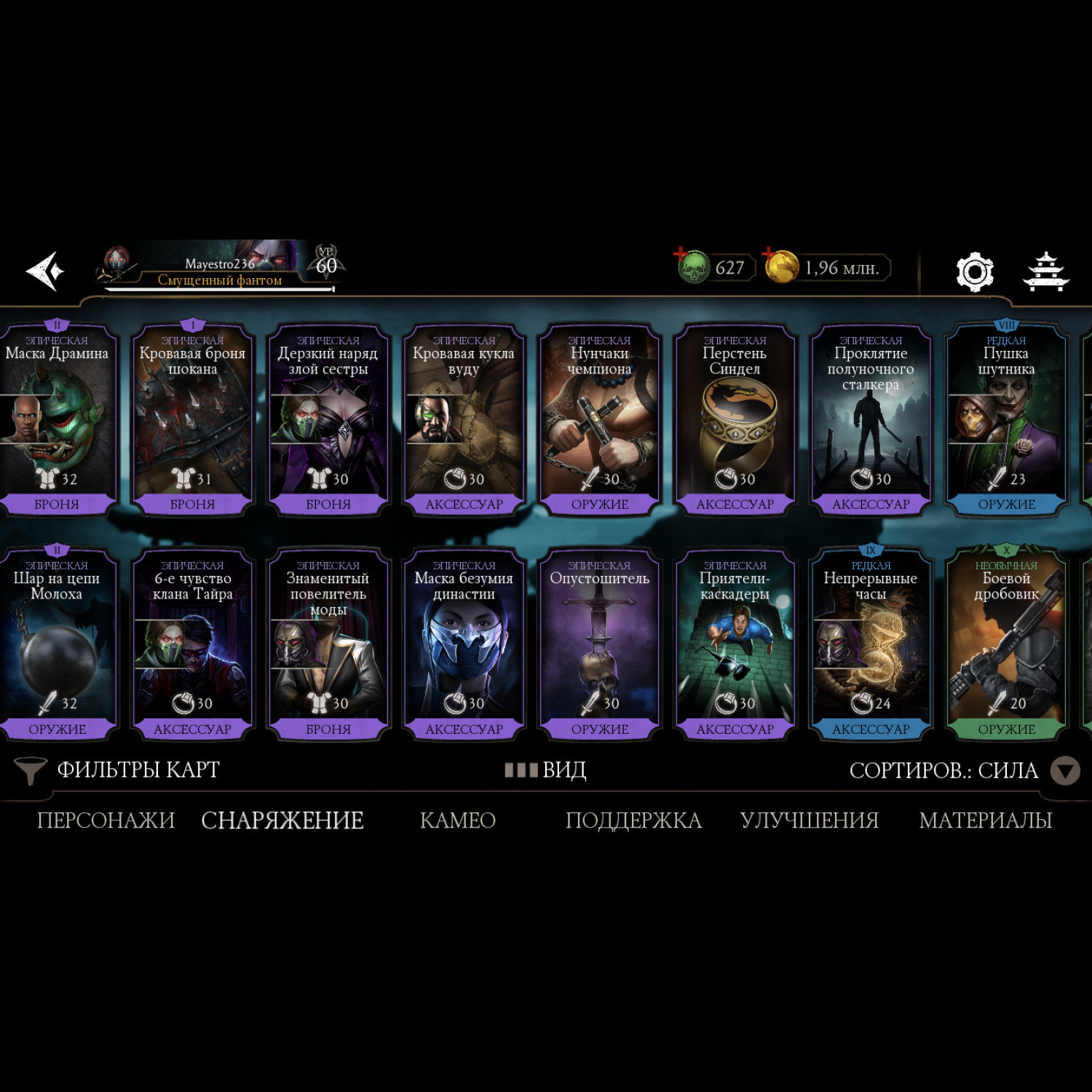Open the Mayestro236 player profile
The image size is (1092, 1092).
click(218, 267)
